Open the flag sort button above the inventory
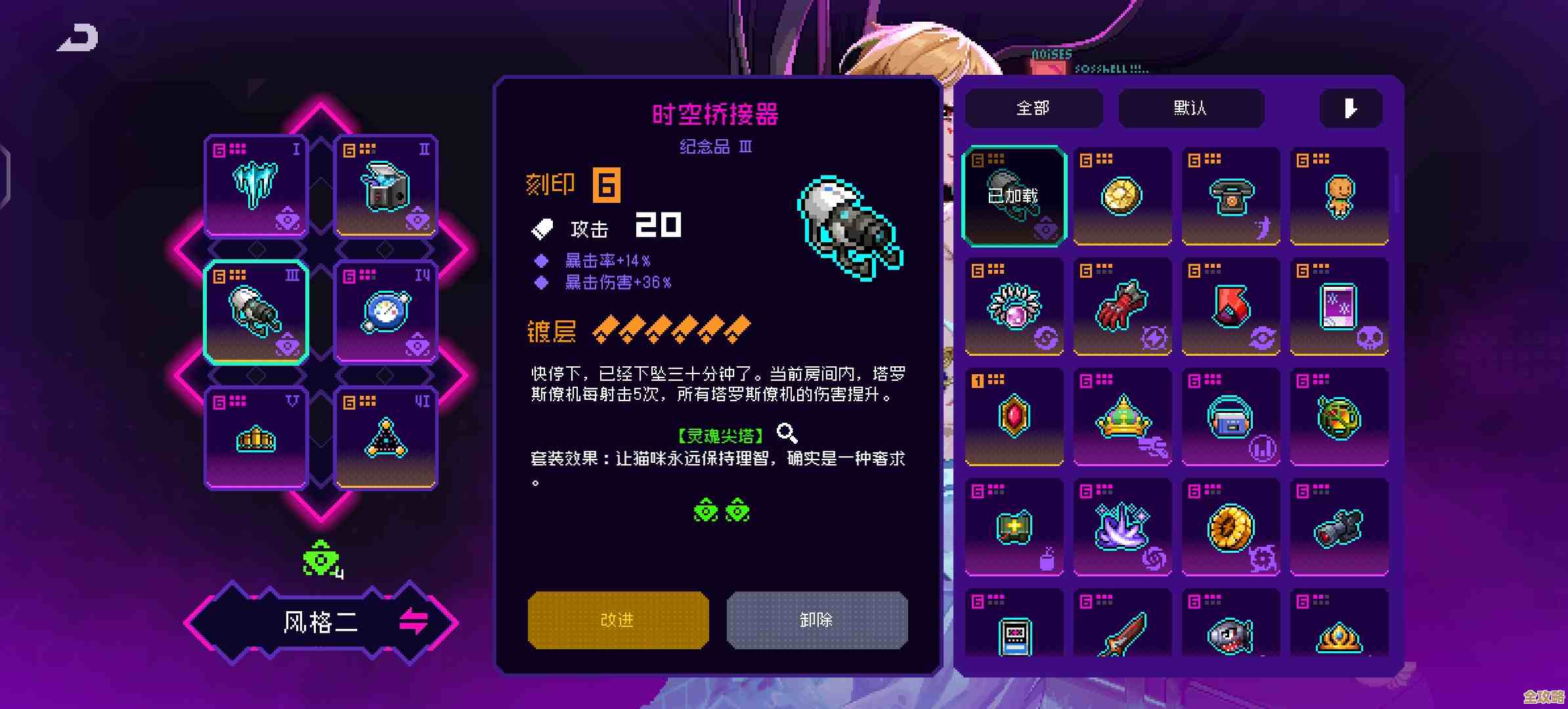This screenshot has width=1568, height=709. [x=1351, y=108]
